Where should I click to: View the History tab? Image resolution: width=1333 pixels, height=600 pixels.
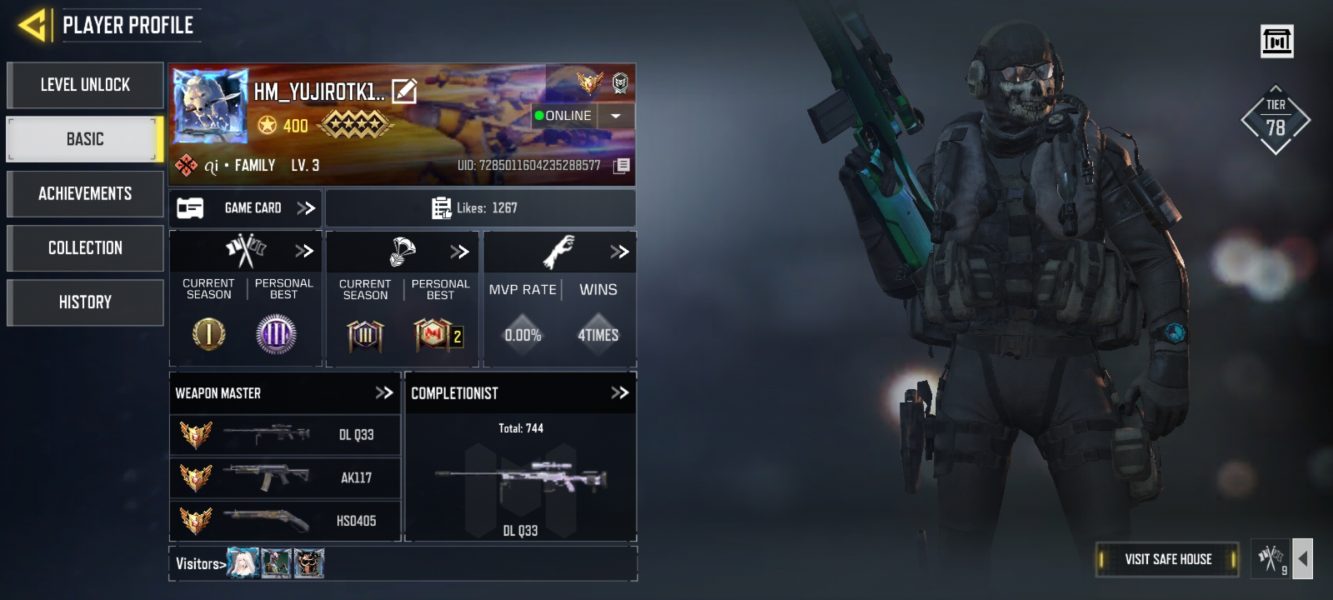(85, 302)
